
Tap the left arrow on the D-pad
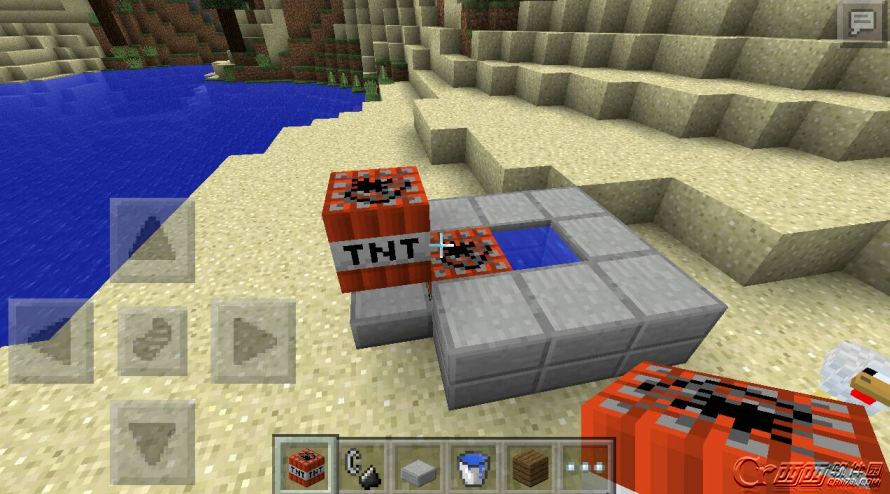(50, 341)
